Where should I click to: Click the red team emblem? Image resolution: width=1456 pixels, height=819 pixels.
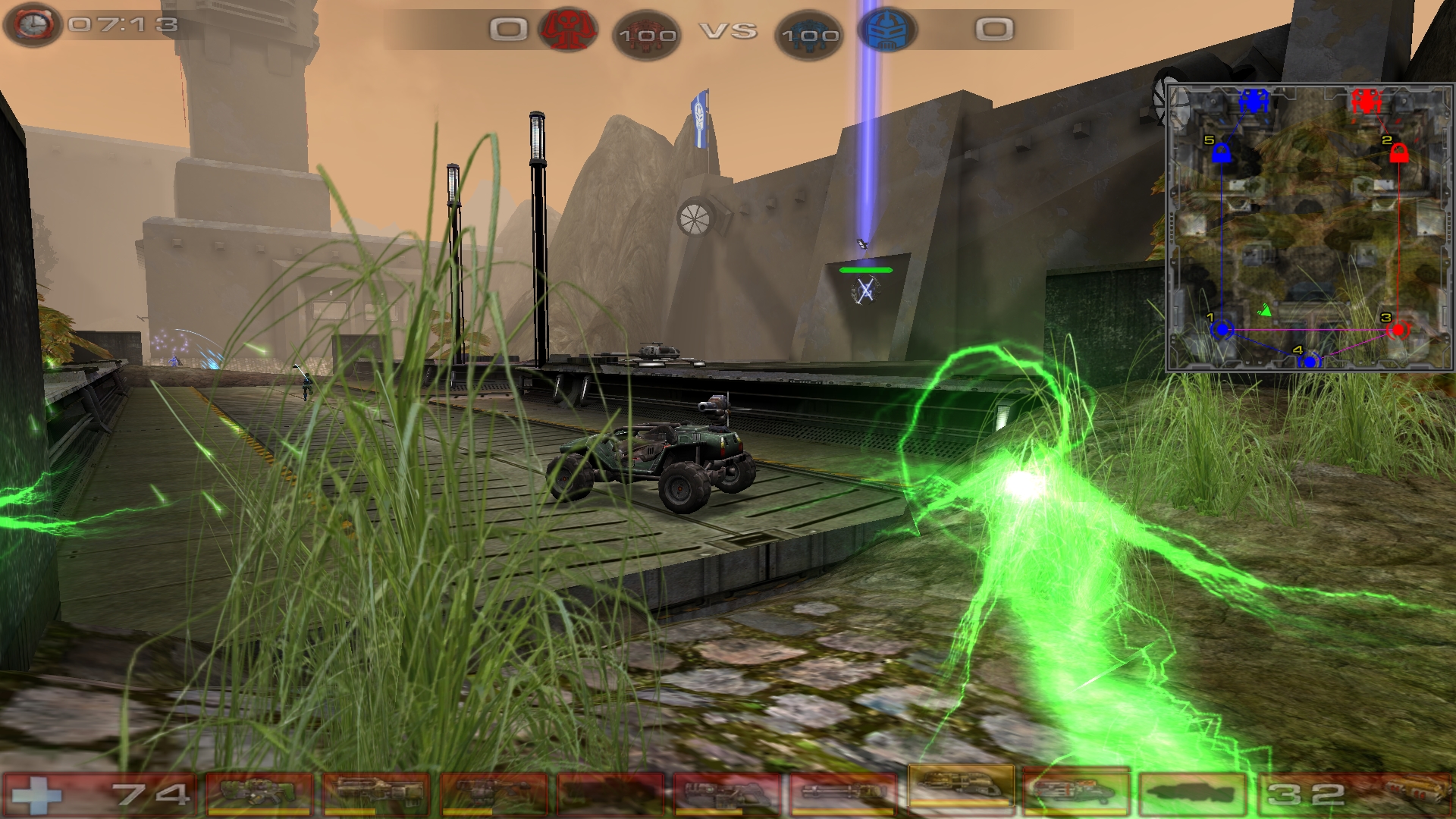click(x=567, y=30)
